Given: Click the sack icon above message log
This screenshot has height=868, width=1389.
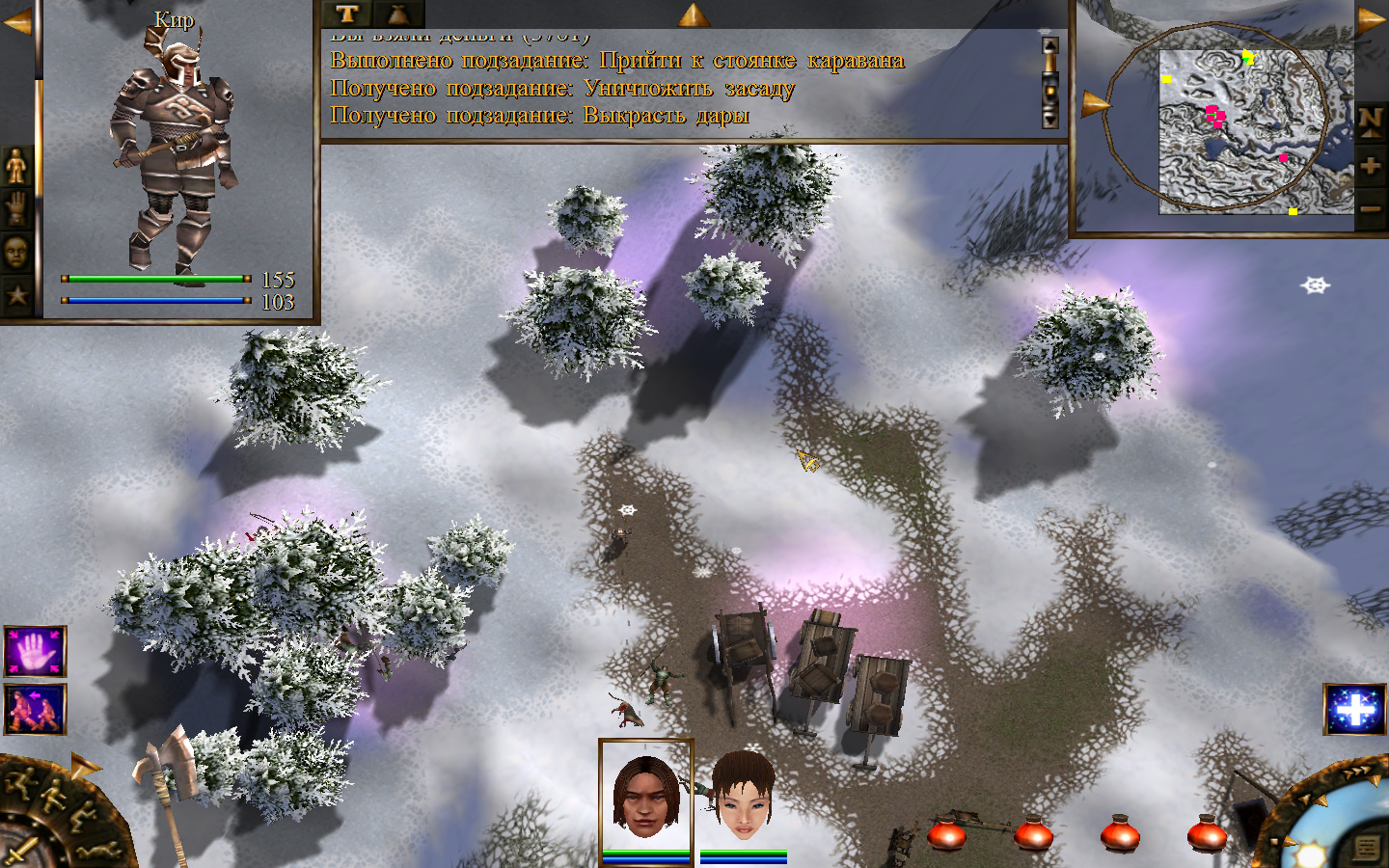Looking at the screenshot, I should (397, 14).
